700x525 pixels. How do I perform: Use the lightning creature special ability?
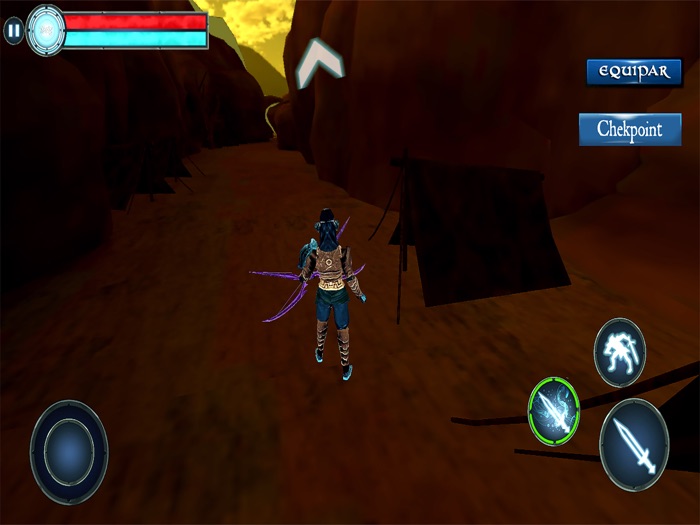620,352
